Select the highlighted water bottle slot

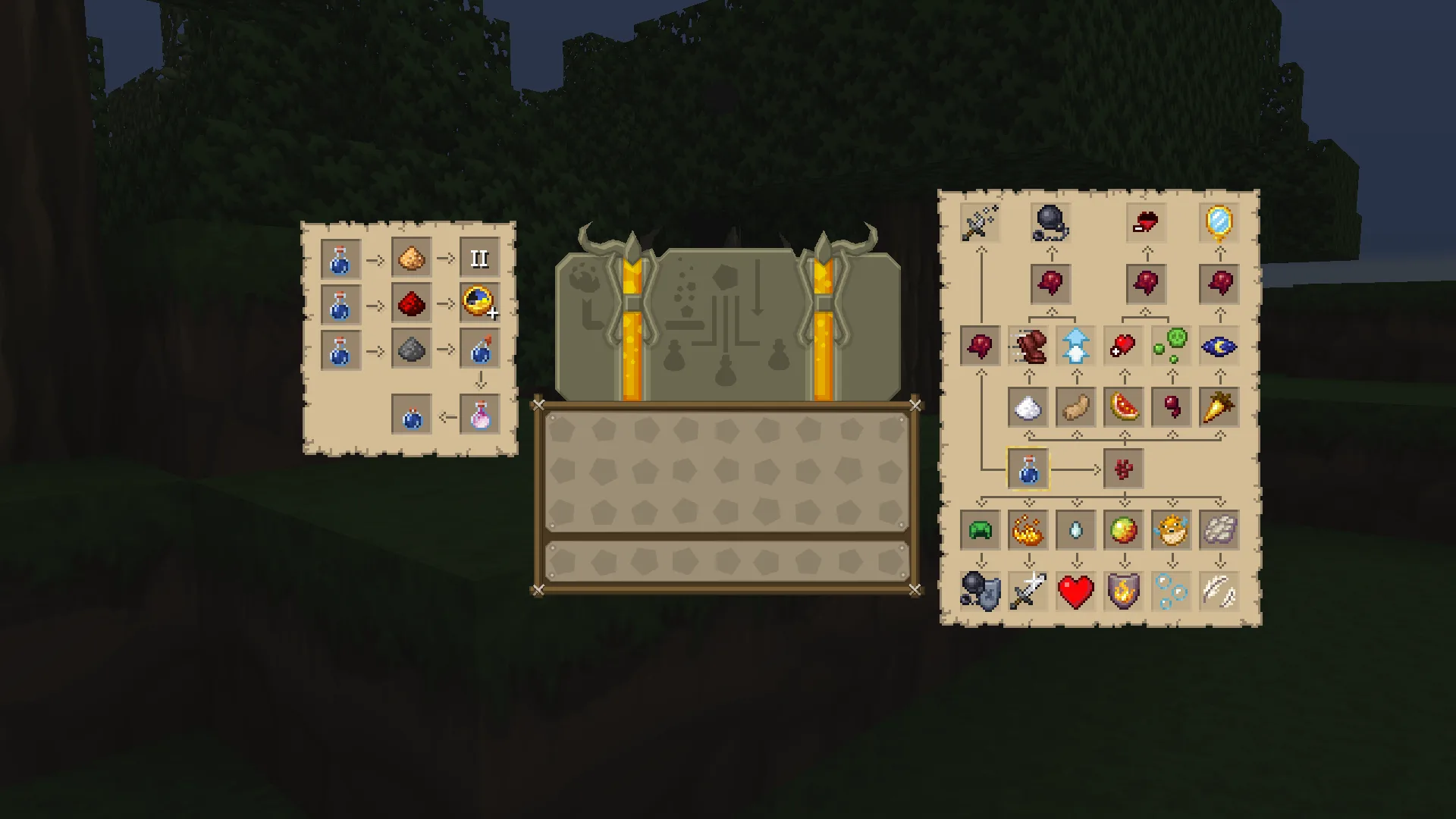click(x=1028, y=469)
